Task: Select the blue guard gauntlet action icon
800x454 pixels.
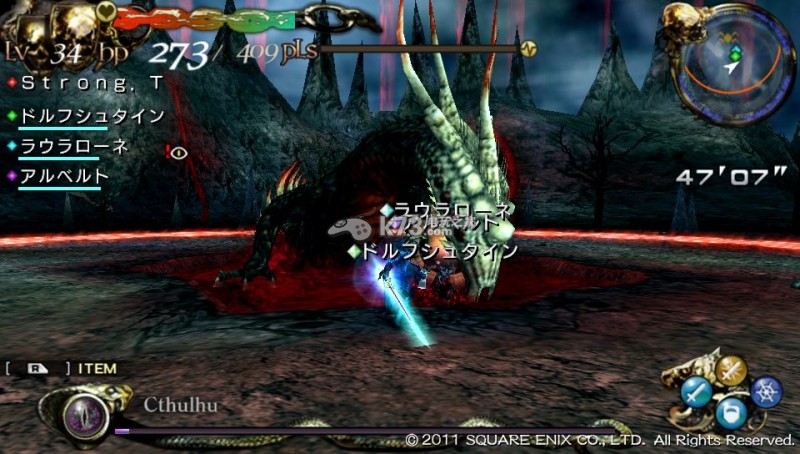Action: point(732,413)
